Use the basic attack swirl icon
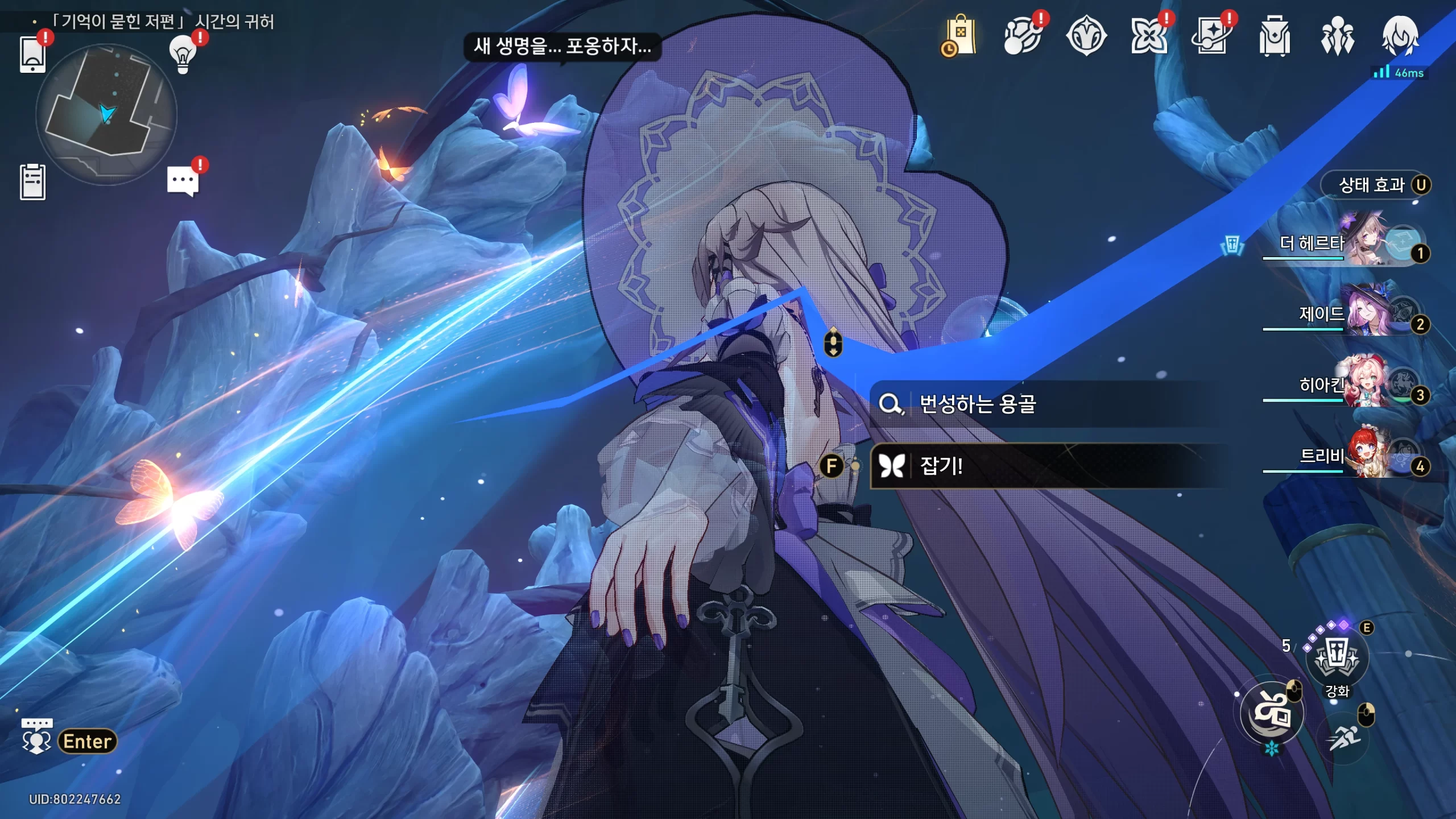 [x=1272, y=713]
